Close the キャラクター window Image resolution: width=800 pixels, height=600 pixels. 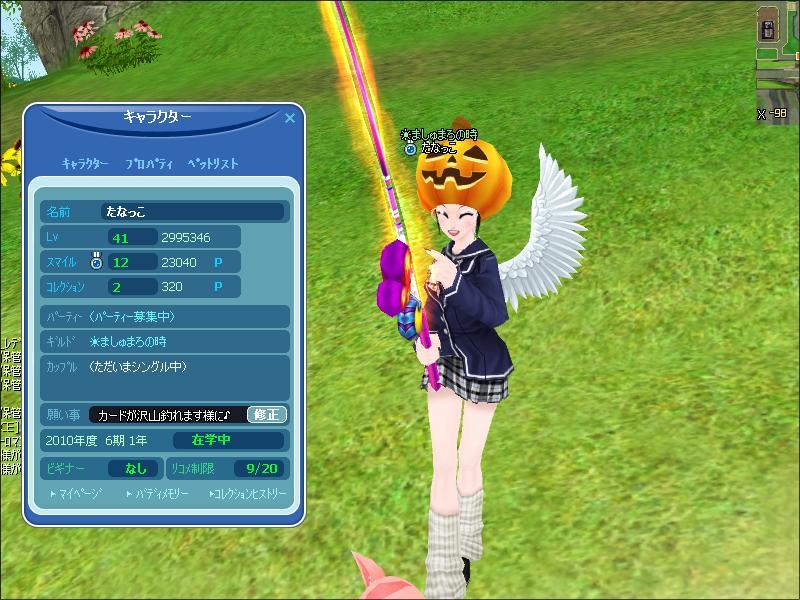tap(290, 118)
